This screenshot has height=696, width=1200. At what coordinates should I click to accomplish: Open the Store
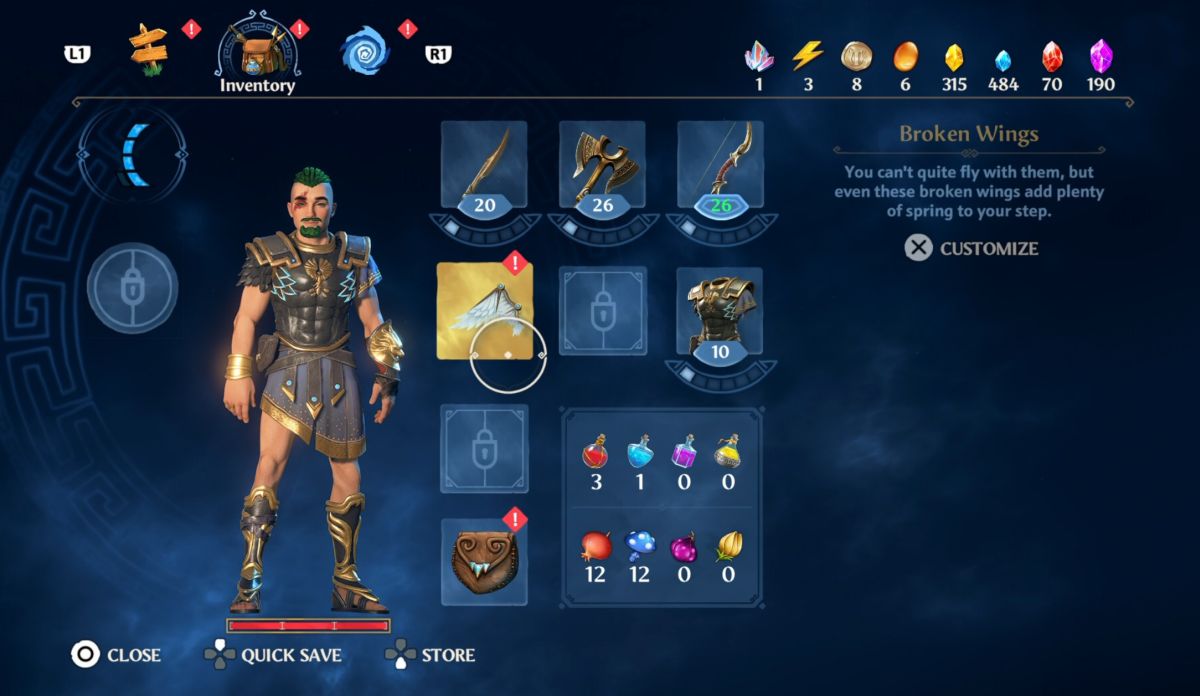(431, 655)
